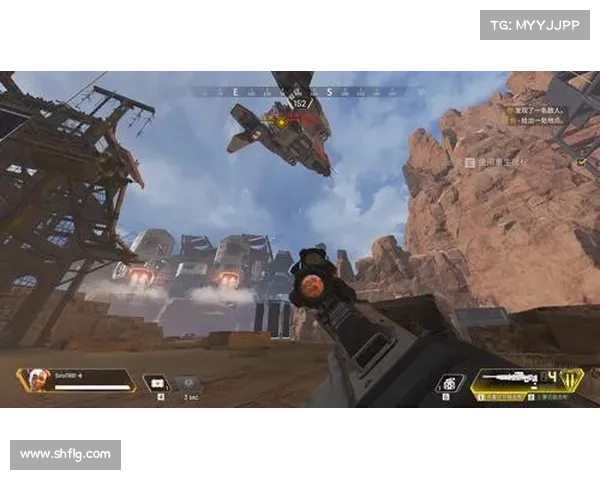Click the yellow diamond ping marker
This screenshot has height=480, width=600.
click(281, 122)
